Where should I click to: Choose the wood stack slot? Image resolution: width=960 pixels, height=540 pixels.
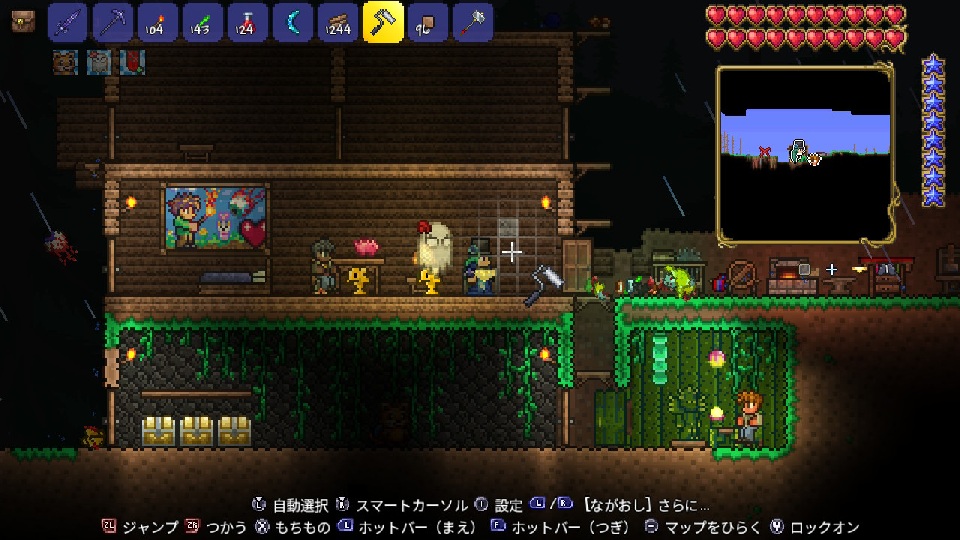337,22
